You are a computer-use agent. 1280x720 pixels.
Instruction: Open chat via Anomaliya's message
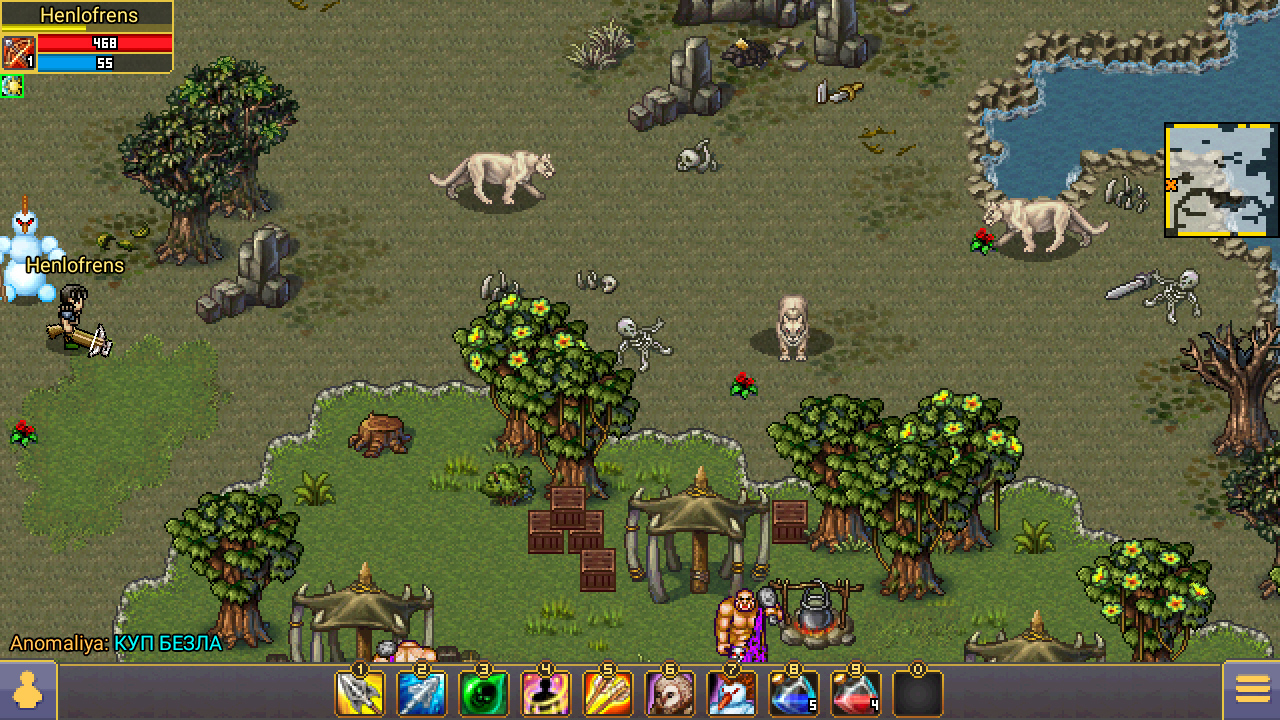coord(116,643)
